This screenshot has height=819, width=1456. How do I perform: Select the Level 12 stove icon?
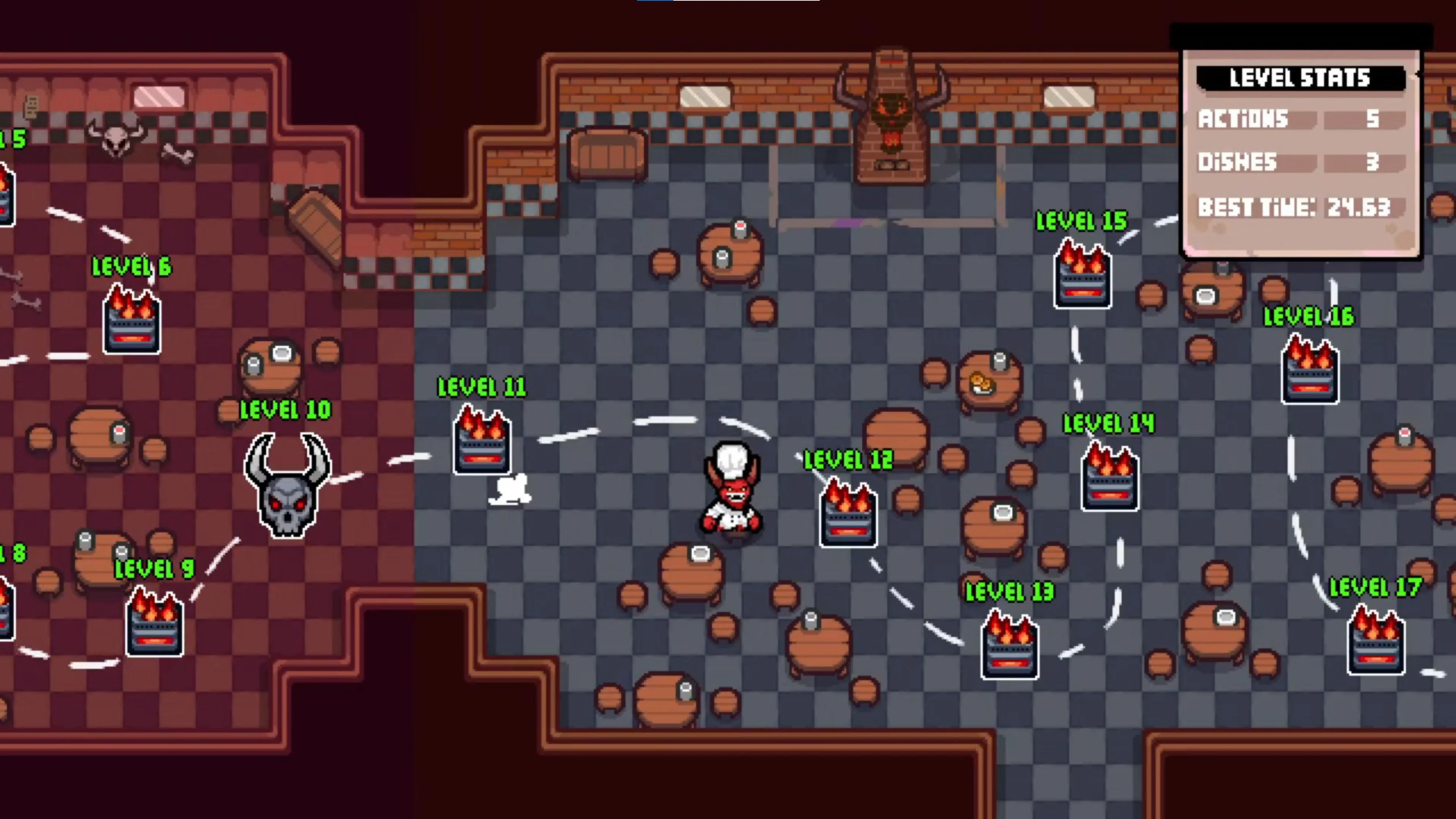848,515
